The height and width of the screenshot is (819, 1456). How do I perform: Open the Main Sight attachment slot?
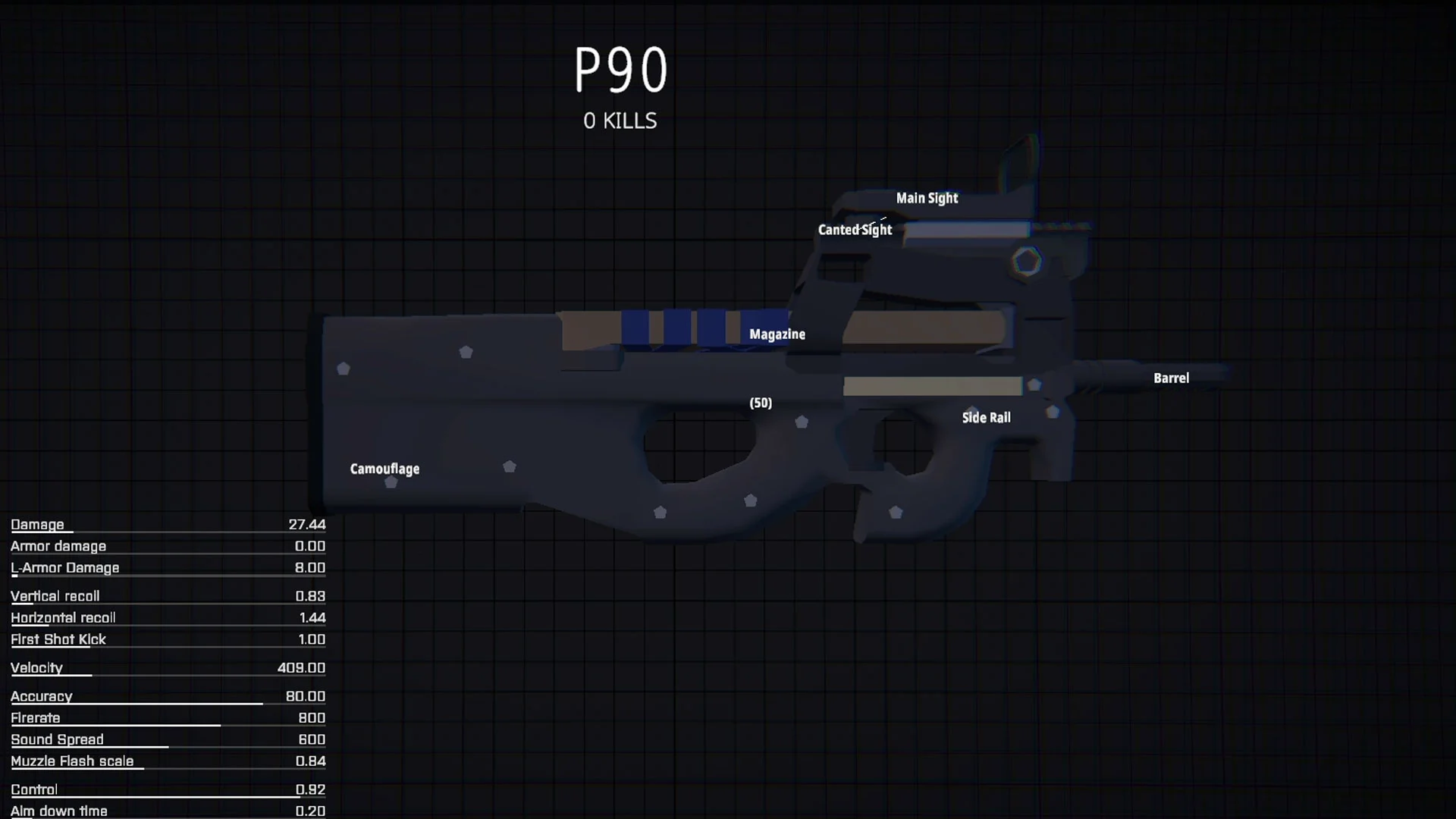pyautogui.click(x=927, y=198)
